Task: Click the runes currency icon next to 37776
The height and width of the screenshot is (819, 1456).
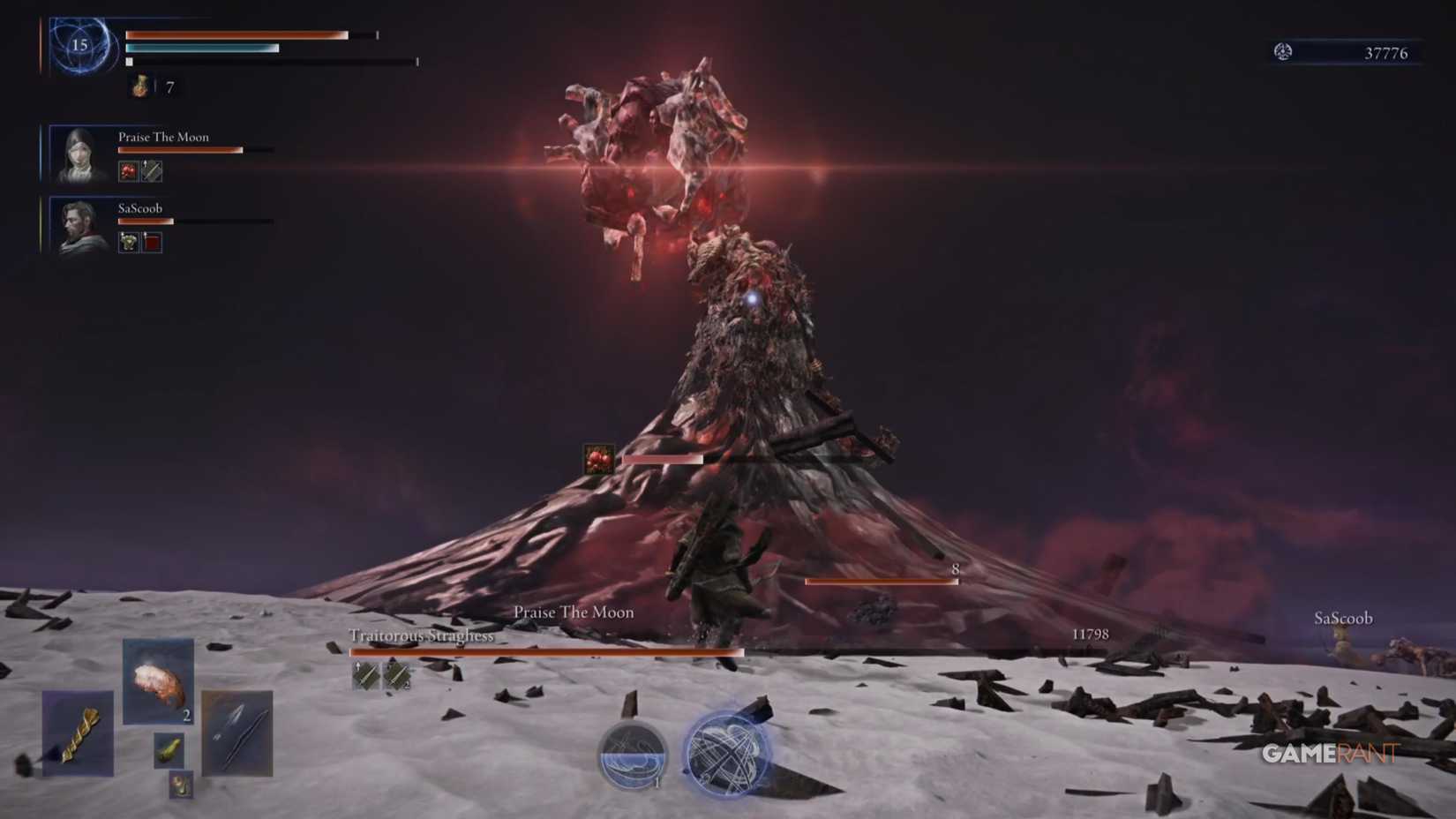Action: click(x=1282, y=53)
